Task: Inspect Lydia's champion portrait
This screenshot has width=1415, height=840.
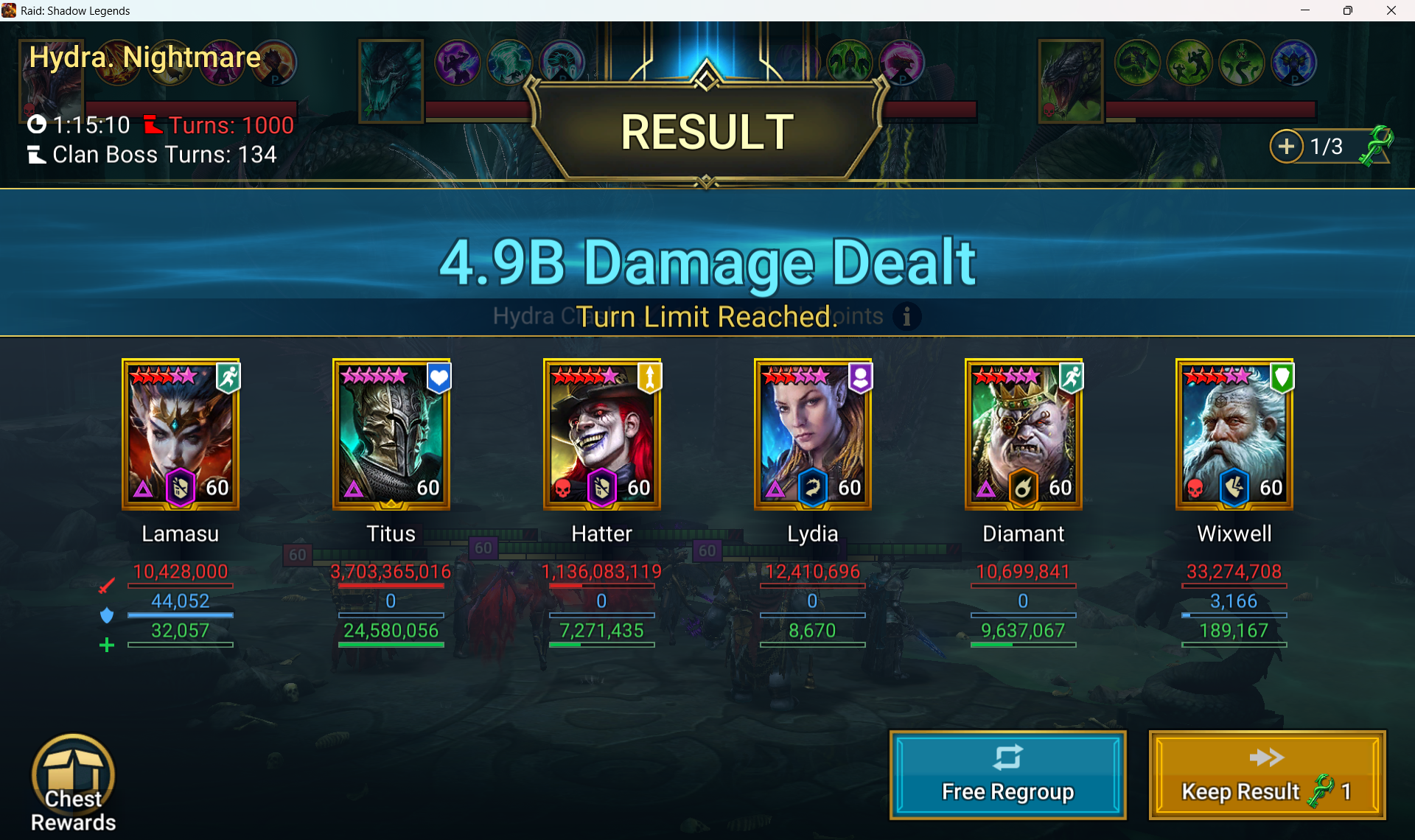Action: click(x=813, y=434)
